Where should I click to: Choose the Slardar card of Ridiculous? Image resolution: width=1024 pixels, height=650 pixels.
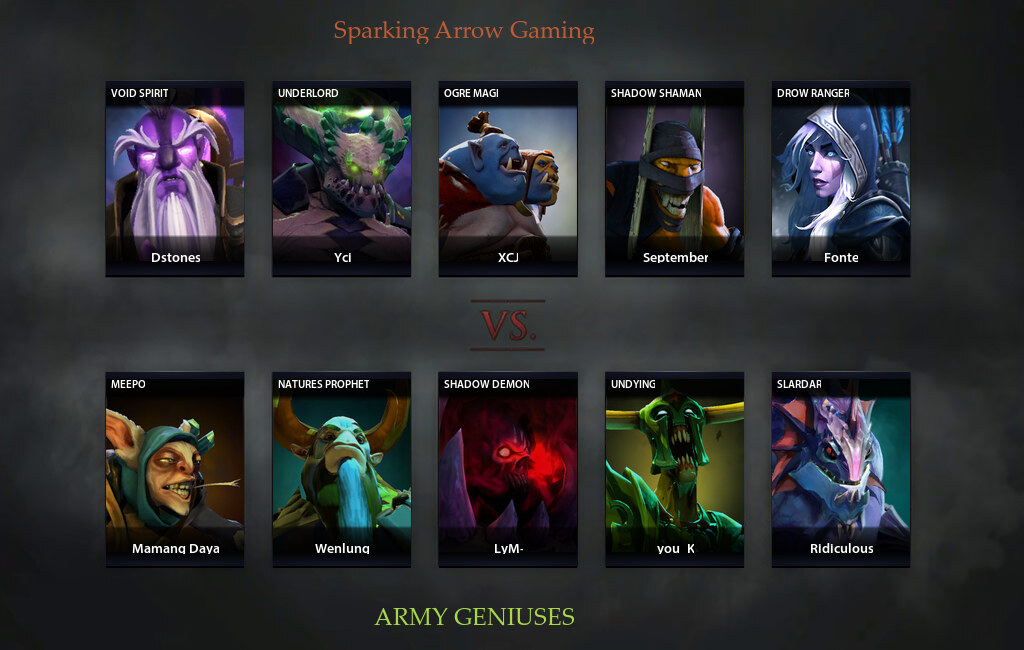coord(841,470)
